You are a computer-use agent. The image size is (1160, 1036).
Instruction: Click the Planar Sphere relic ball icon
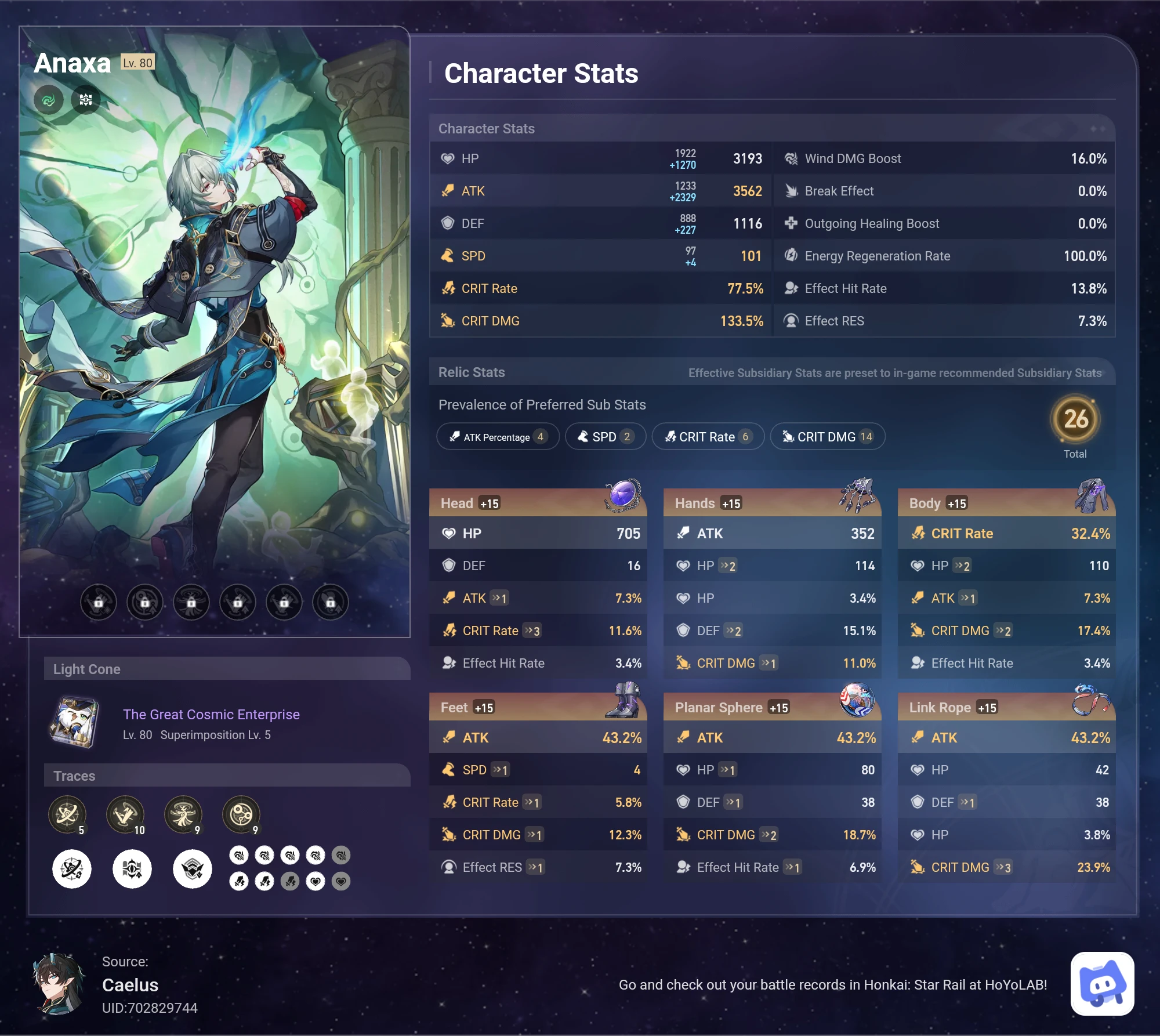click(x=857, y=700)
